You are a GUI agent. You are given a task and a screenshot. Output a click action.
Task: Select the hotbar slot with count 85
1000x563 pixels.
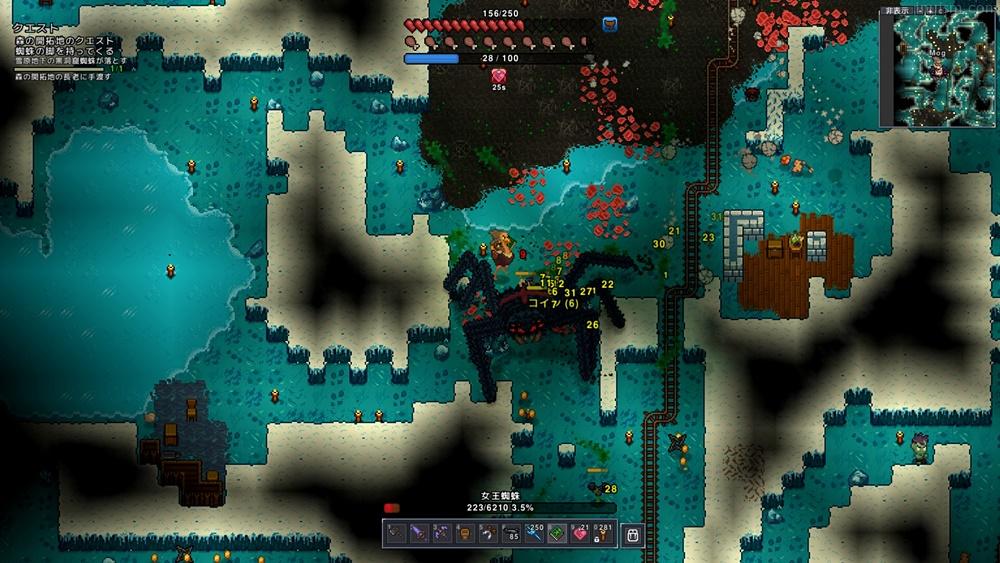click(512, 535)
